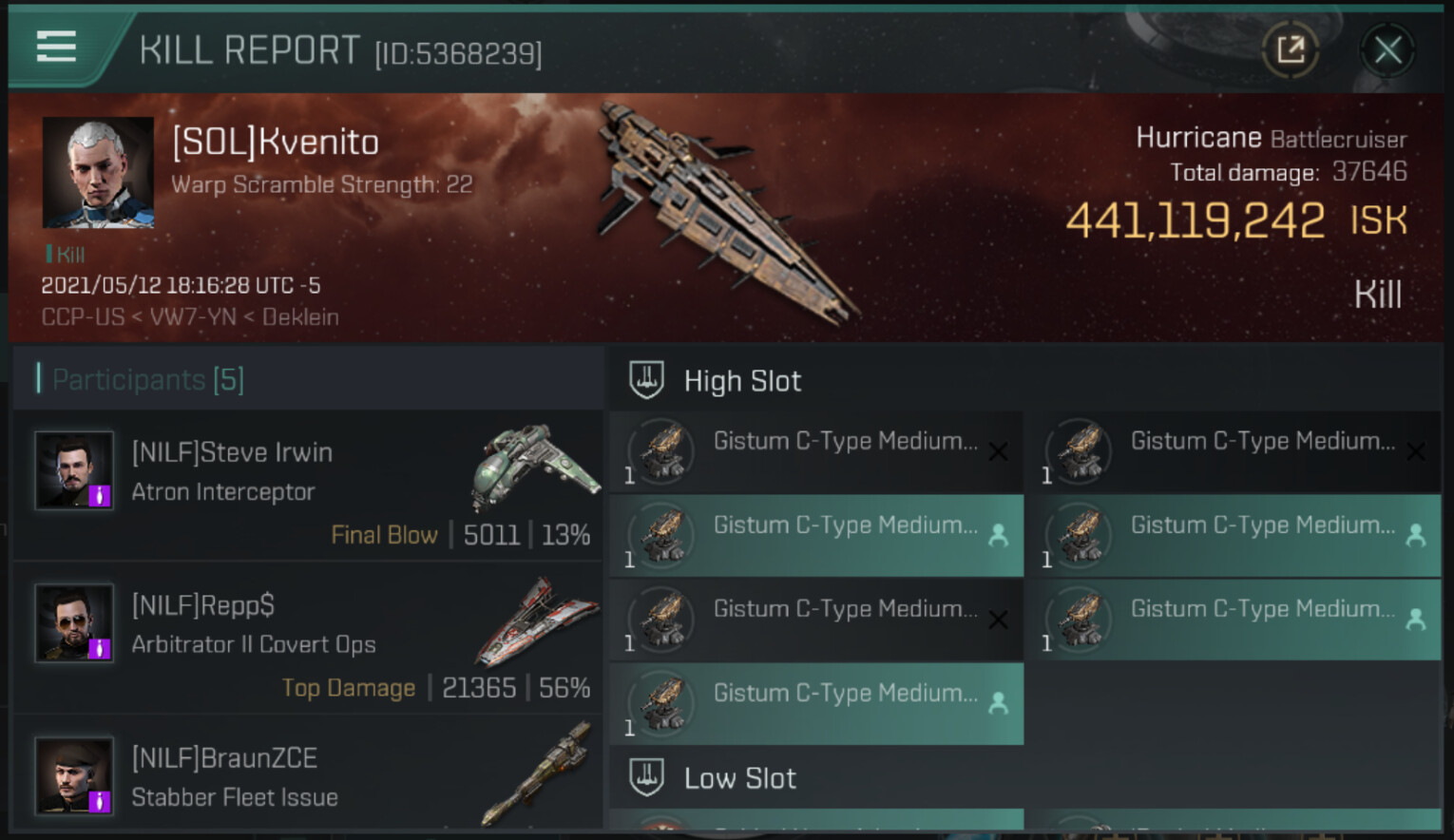
Task: View Kvenito's character portrait
Action: click(98, 172)
